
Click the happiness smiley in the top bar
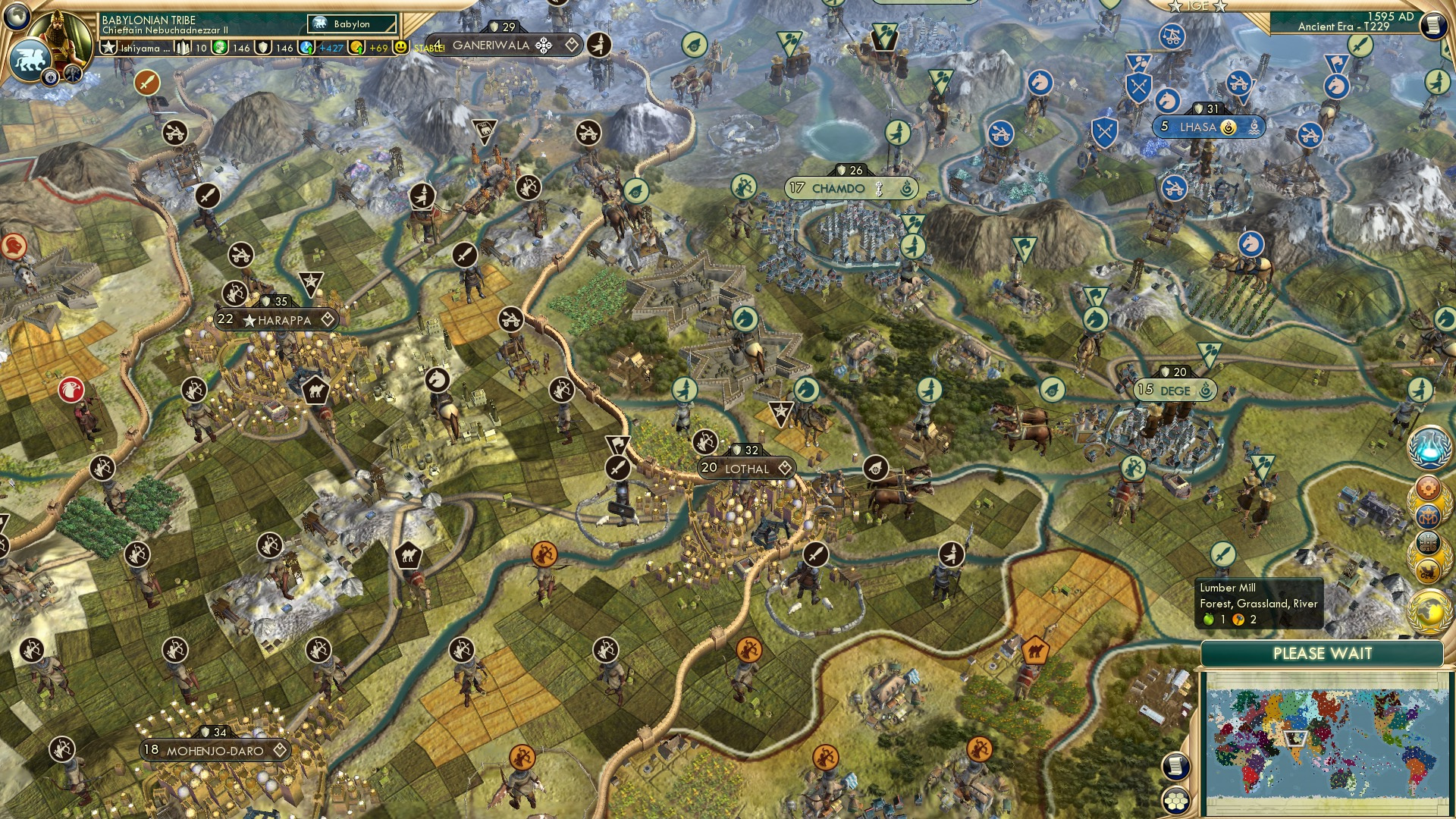400,47
